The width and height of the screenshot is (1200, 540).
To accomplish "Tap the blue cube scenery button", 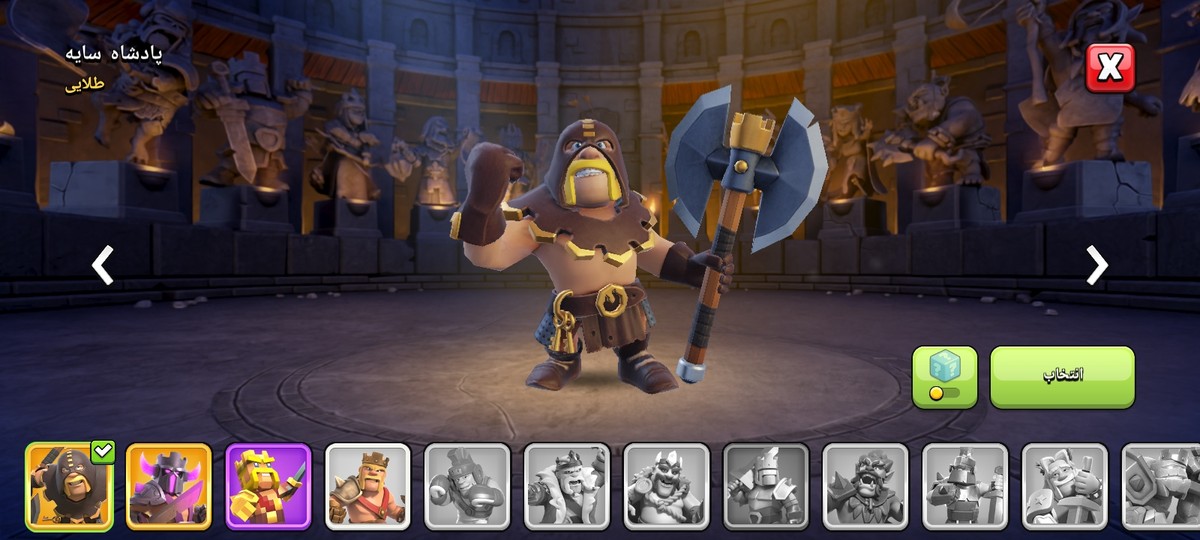I will [x=944, y=377].
